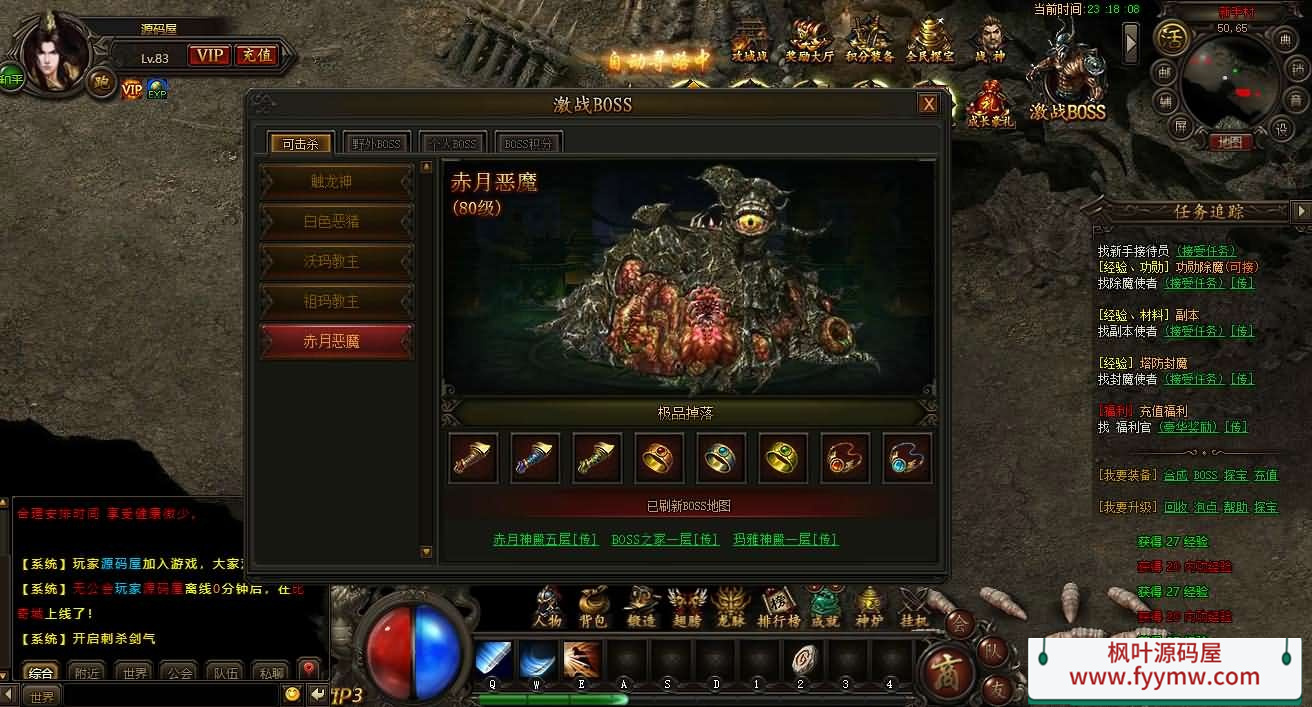Switch to the 野外BOSS tab
1312x707 pixels.
point(376,144)
